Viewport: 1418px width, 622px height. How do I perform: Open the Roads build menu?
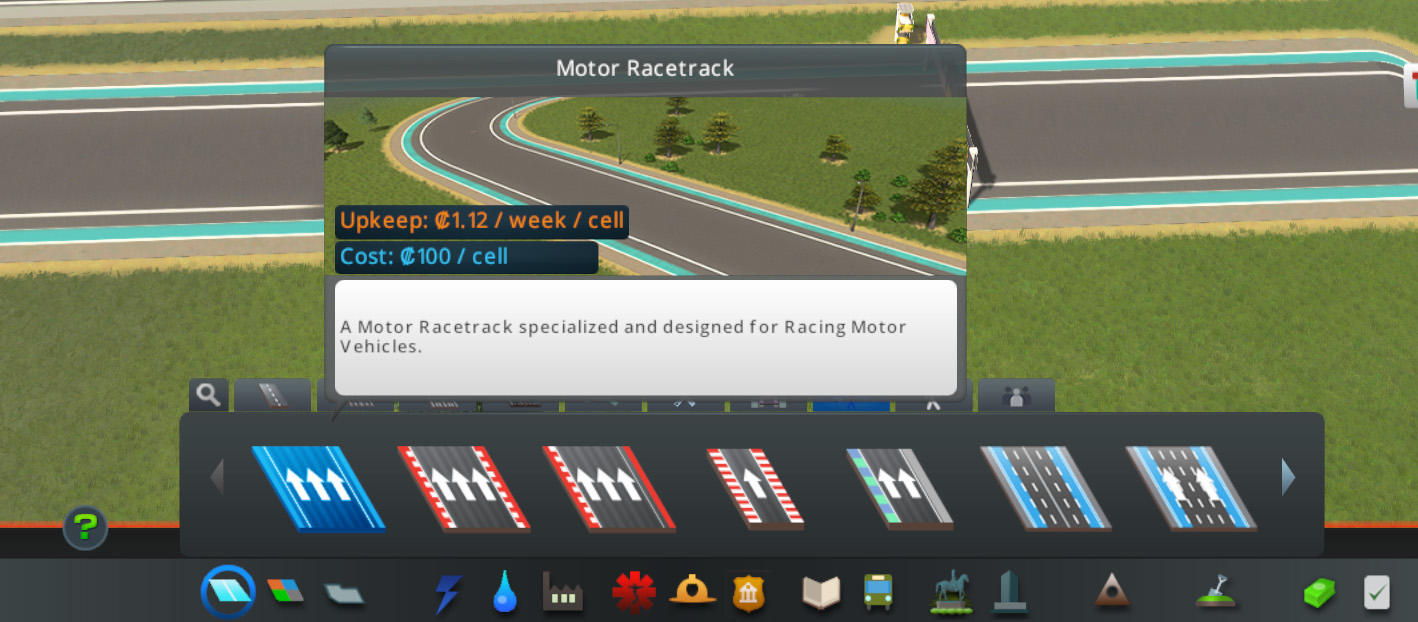point(228,592)
